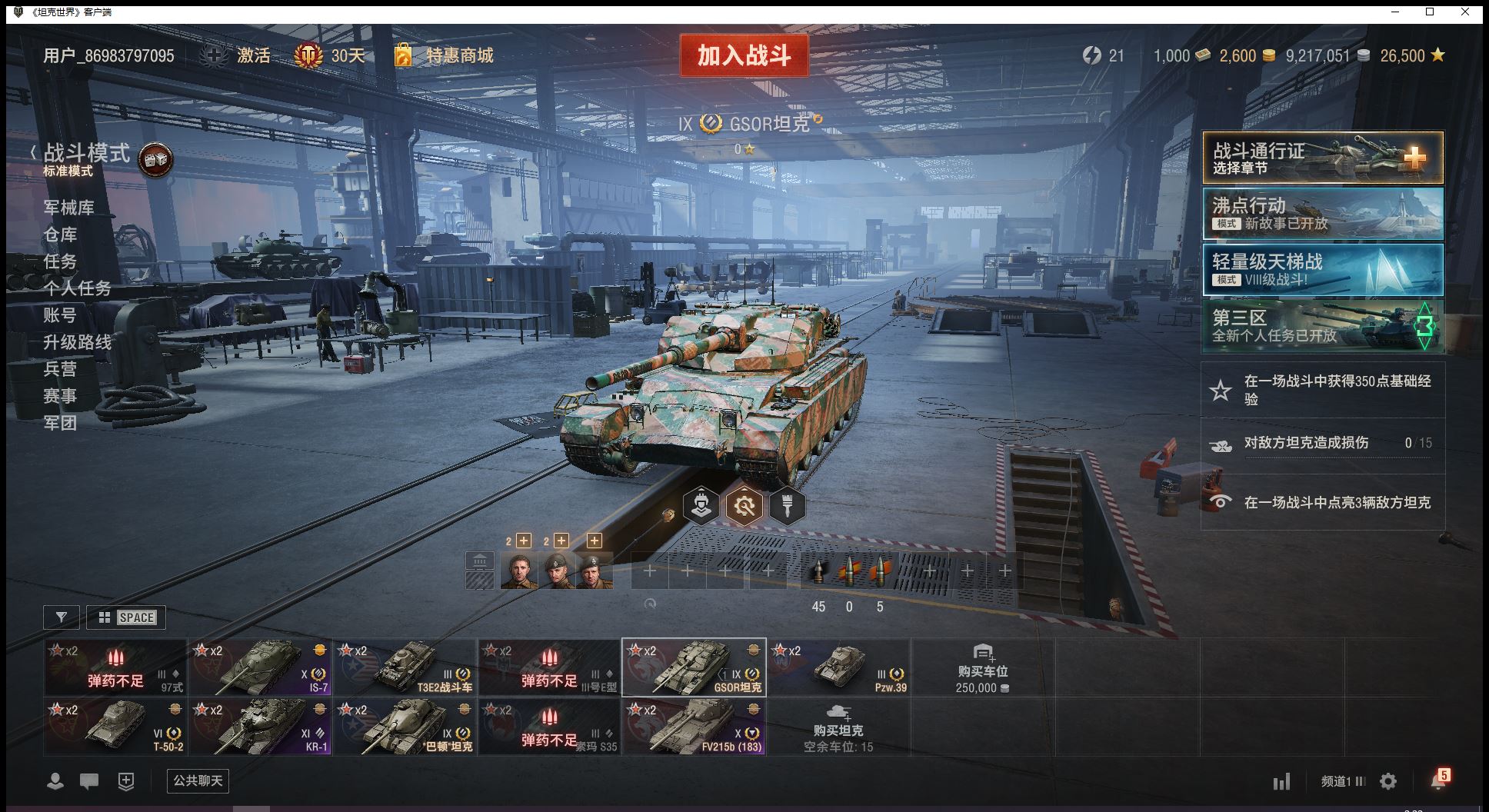Click the red 加入战斗 battle button

[x=744, y=55]
